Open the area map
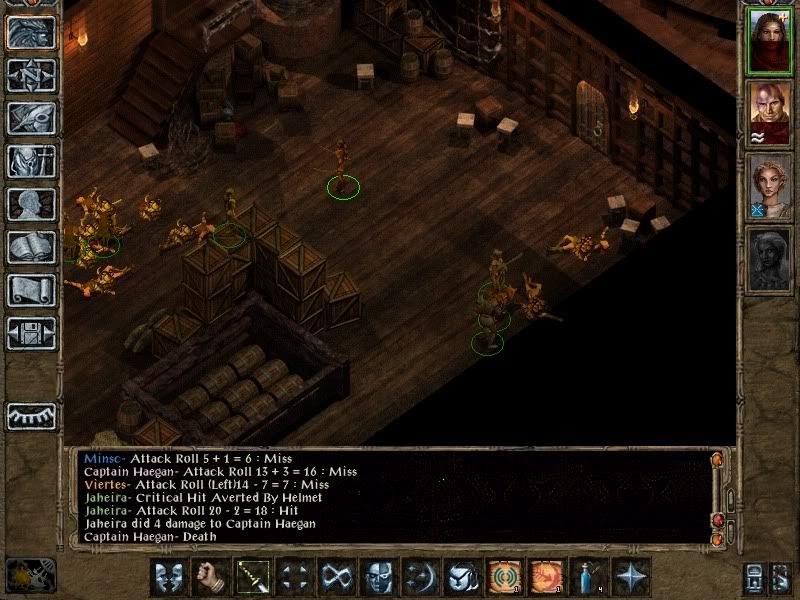800x600 pixels. tap(31, 74)
